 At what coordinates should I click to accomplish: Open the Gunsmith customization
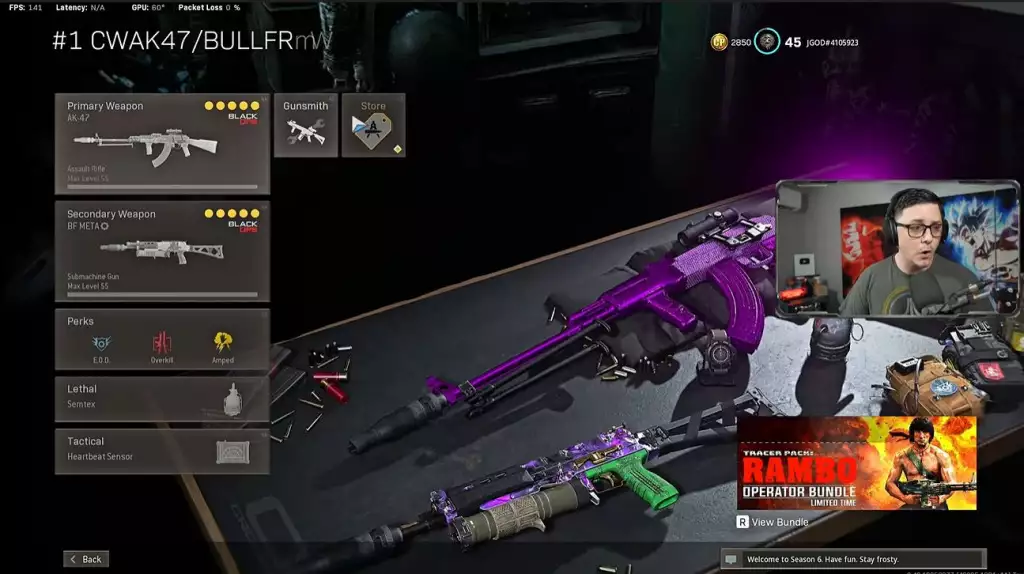(x=305, y=125)
